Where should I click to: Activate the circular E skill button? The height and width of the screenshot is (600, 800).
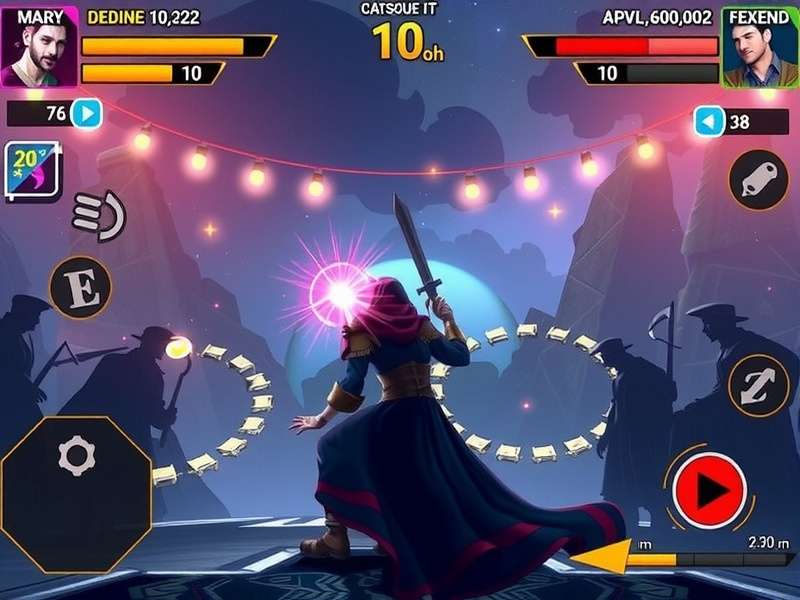pos(81,287)
